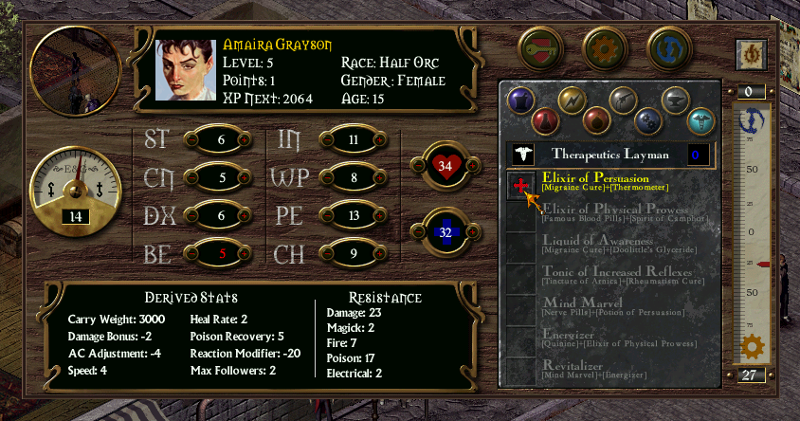Select the anvil discipline icon
Image resolution: width=800 pixels, height=421 pixels.
[x=676, y=100]
